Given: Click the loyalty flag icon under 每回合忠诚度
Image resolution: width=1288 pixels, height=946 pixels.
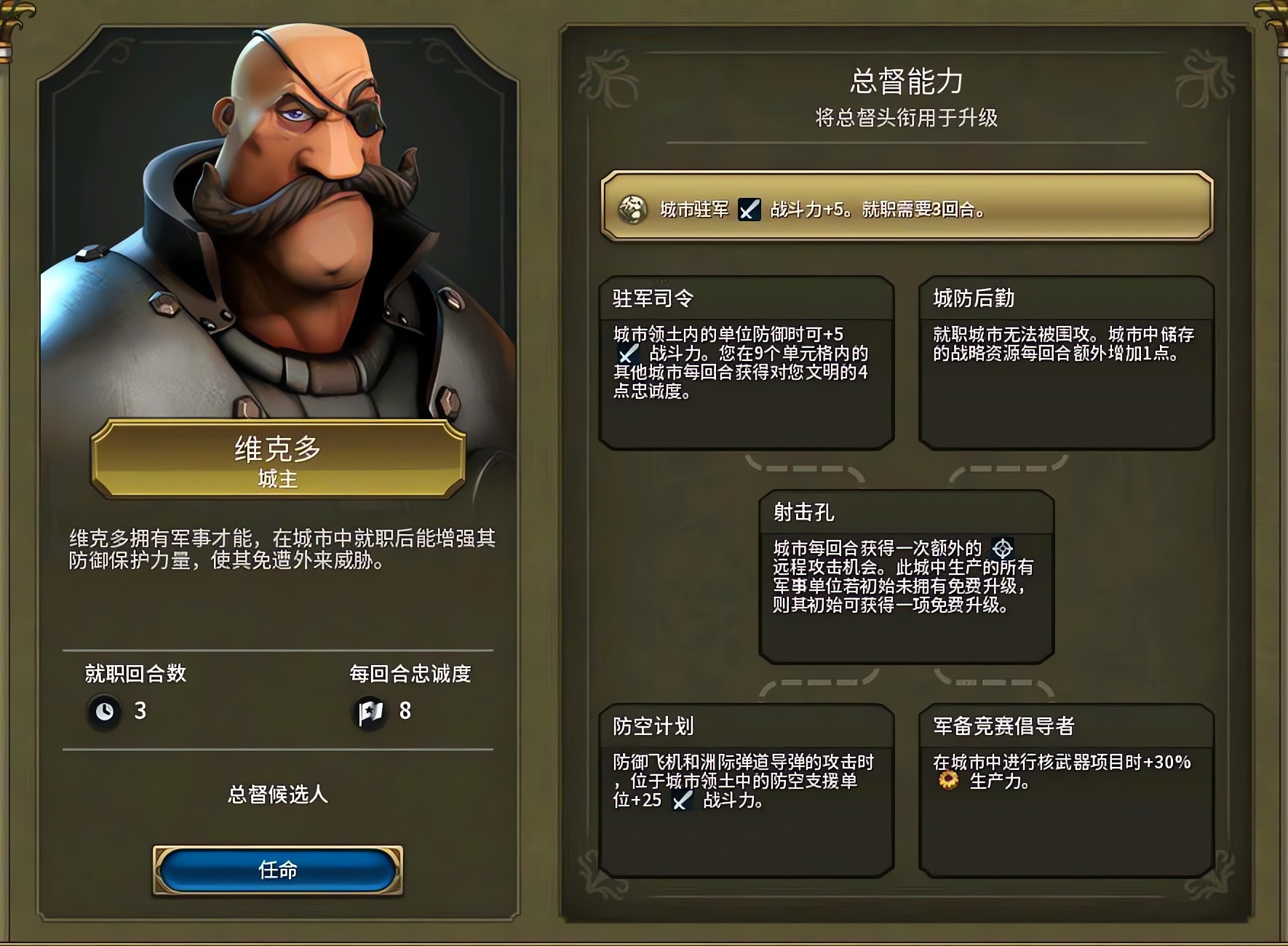Looking at the screenshot, I should [x=371, y=709].
